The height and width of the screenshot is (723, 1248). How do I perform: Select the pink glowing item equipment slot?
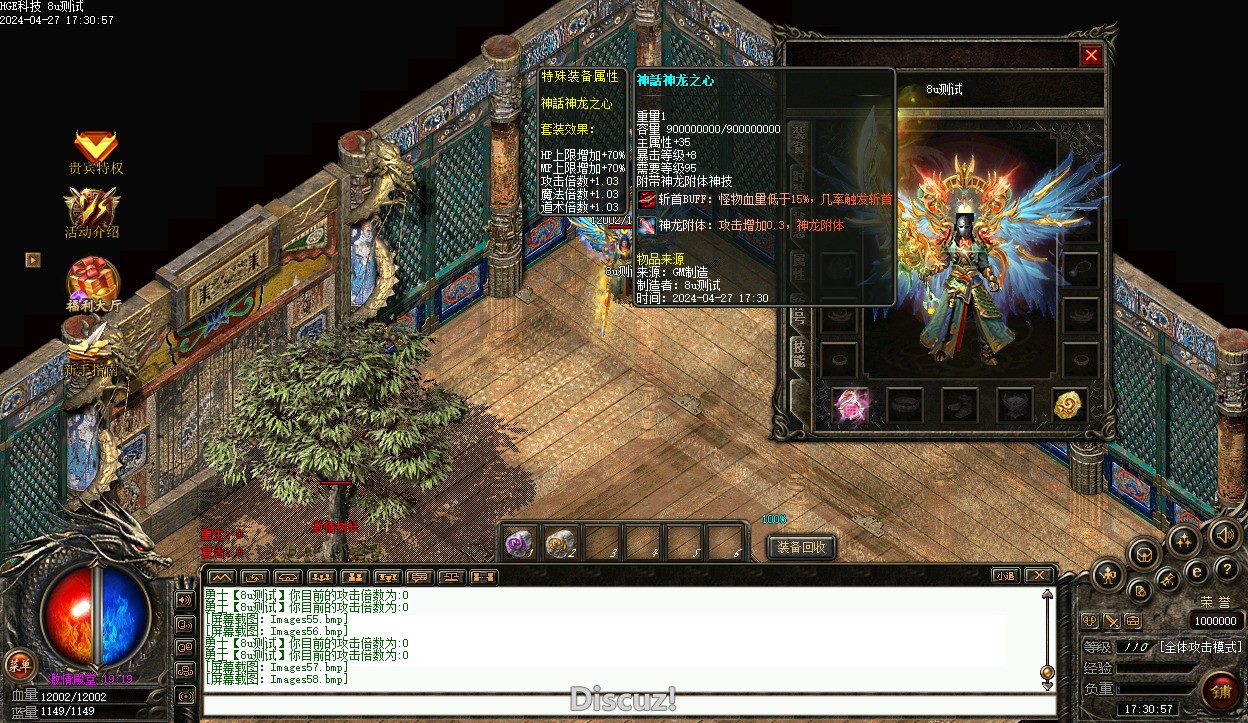click(851, 404)
